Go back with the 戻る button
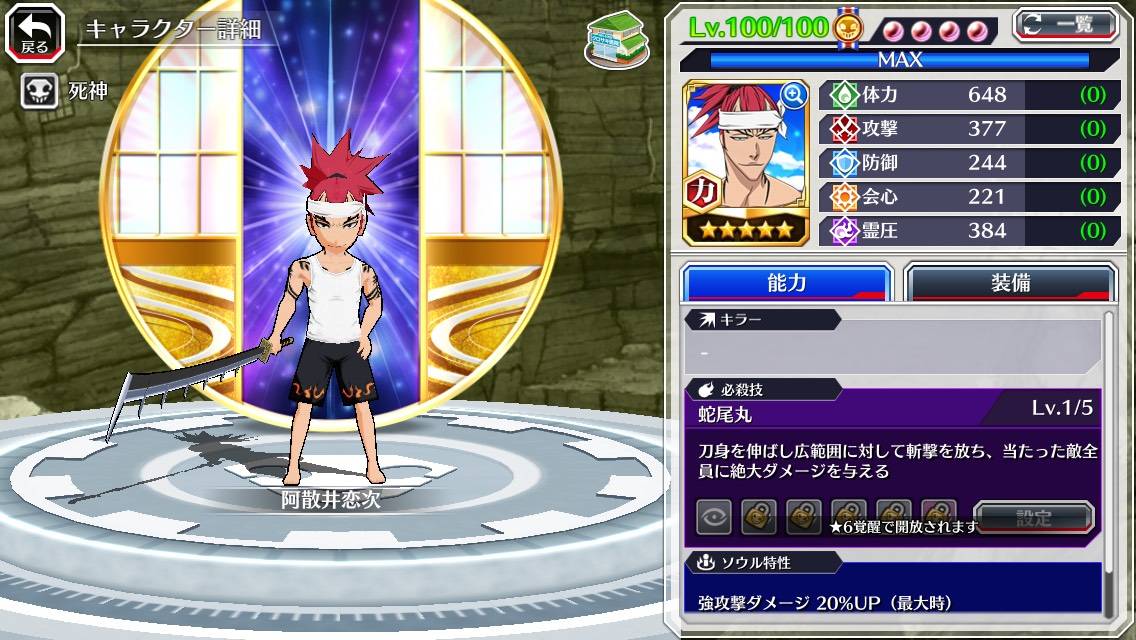This screenshot has height=640, width=1136. click(35, 32)
